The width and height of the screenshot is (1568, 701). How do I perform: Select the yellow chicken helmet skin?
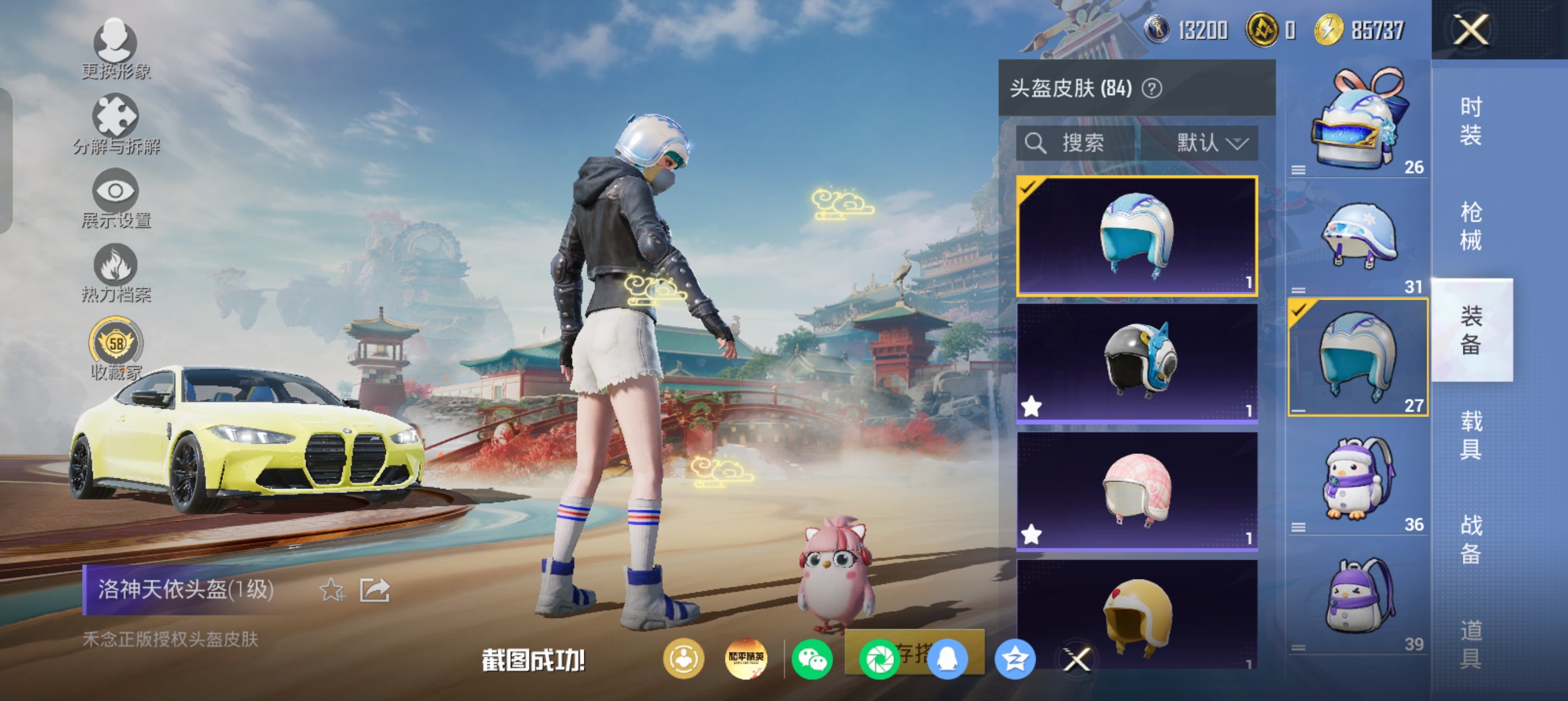(1136, 615)
